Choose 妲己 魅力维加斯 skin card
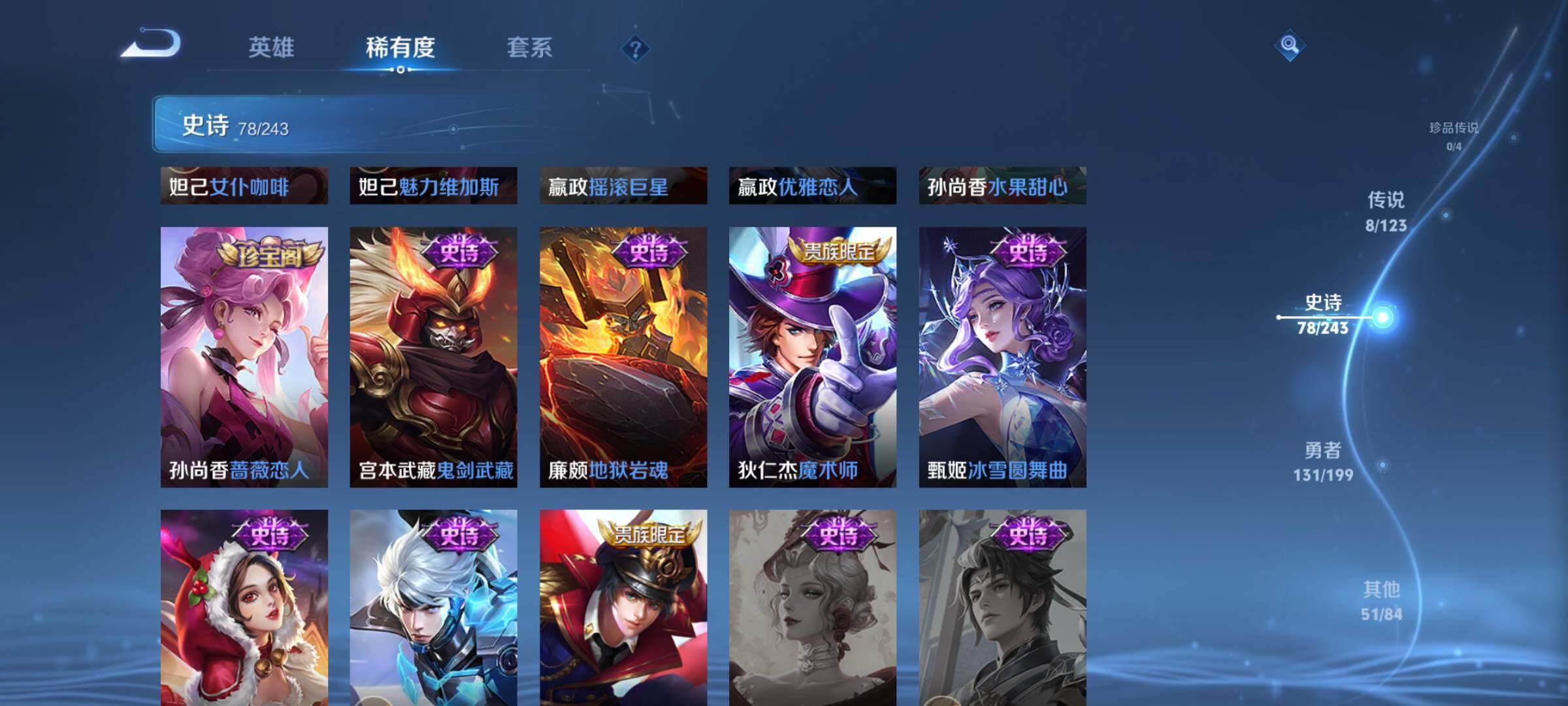Screen dimensions: 1568x706 pos(433,186)
